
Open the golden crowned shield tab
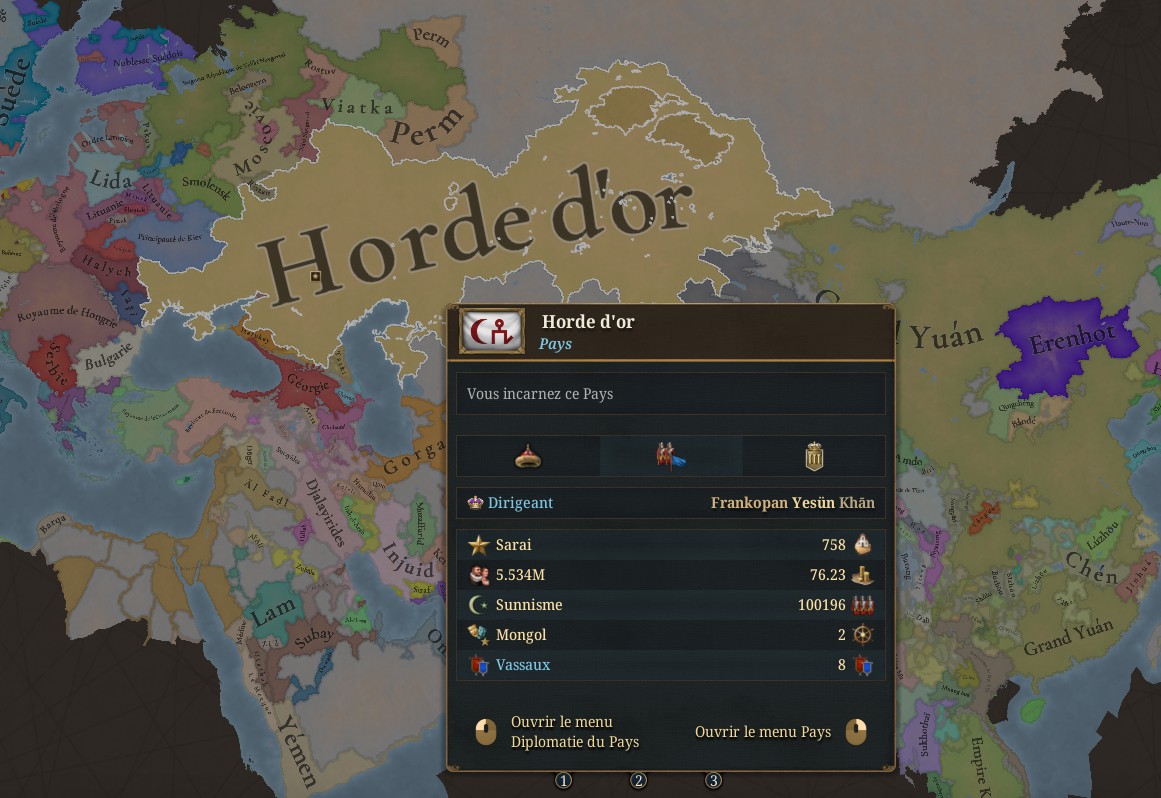tap(814, 457)
